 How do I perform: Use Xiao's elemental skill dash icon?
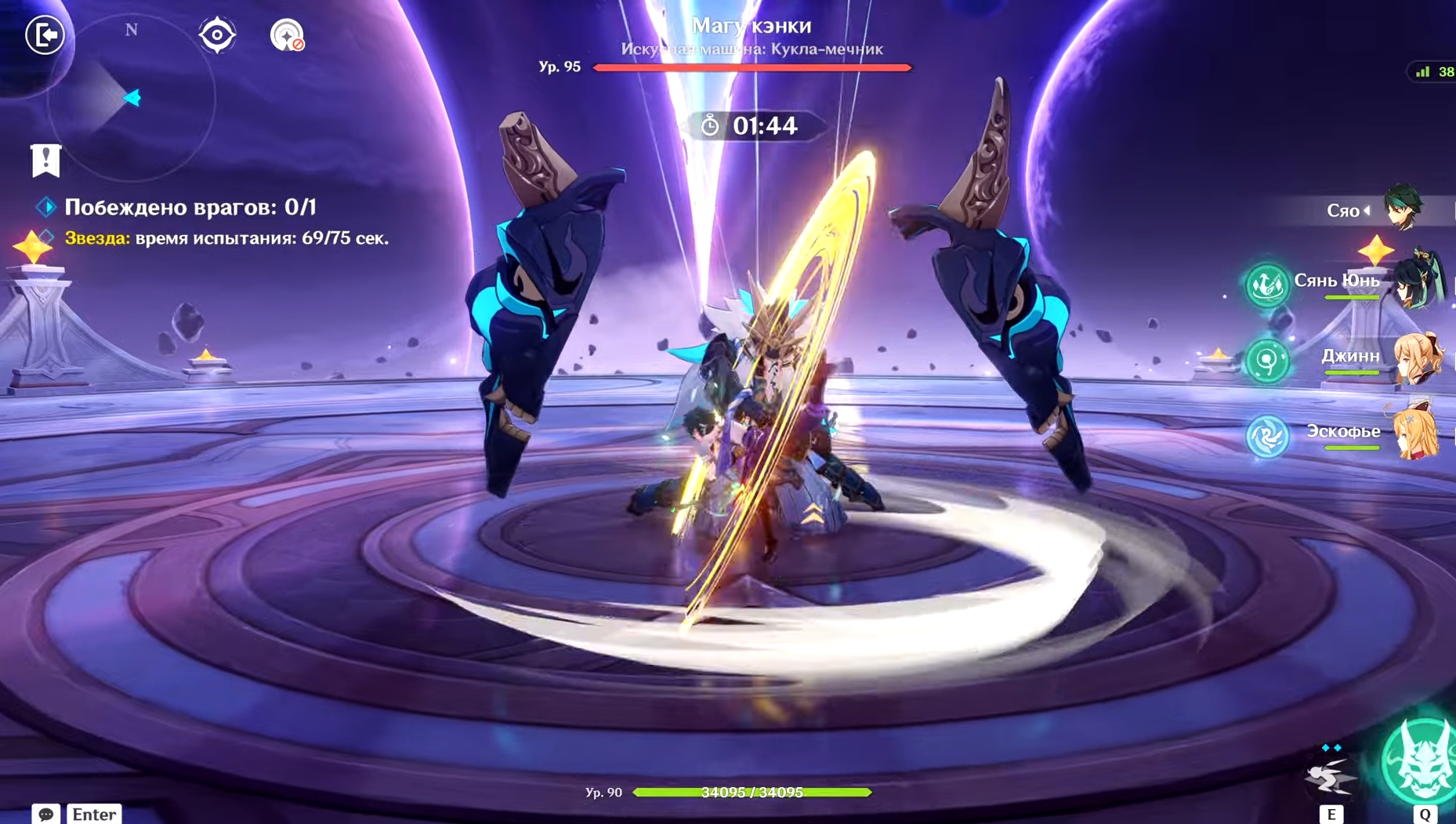coord(1331,775)
